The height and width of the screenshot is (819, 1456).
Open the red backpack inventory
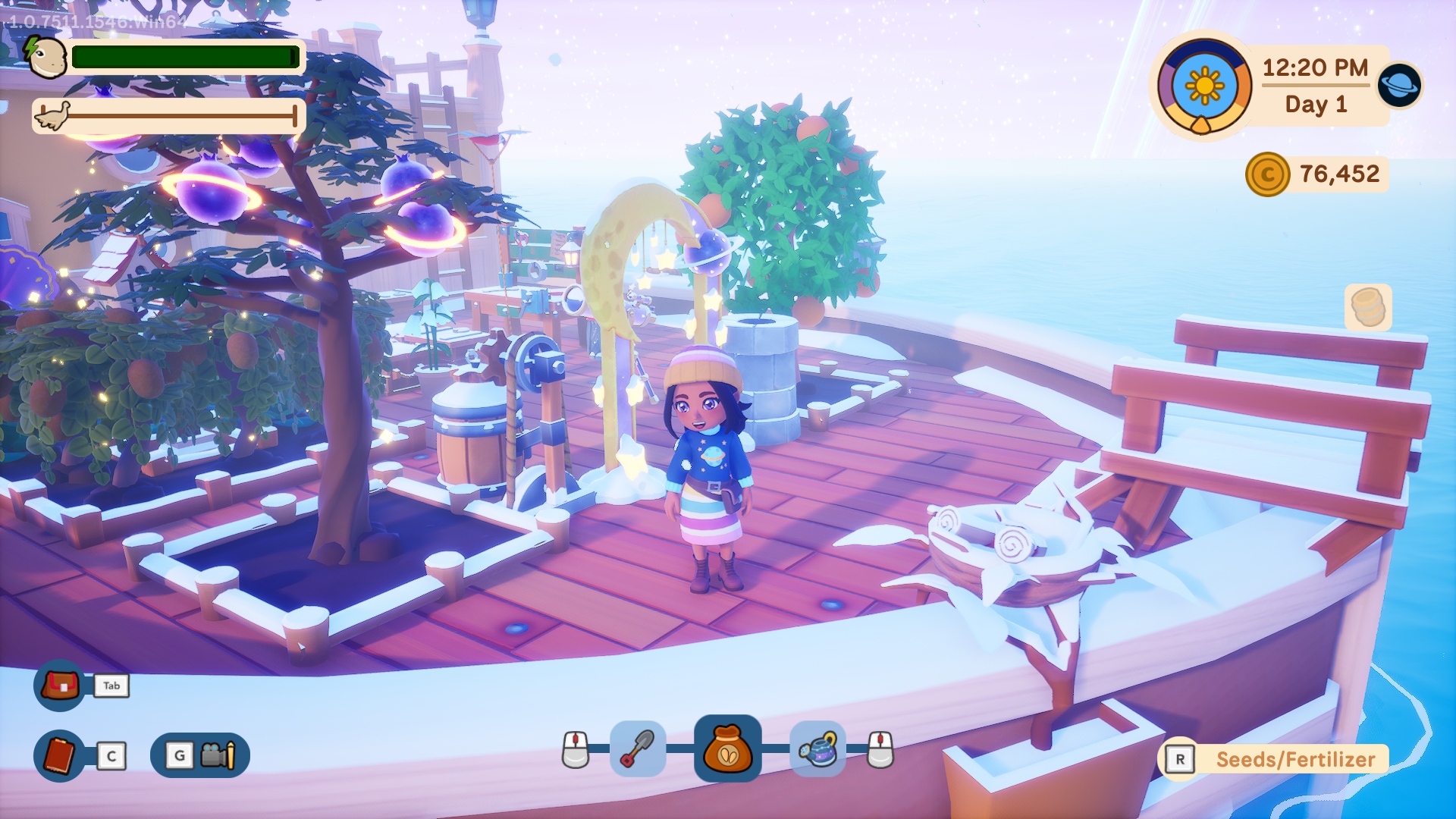60,686
